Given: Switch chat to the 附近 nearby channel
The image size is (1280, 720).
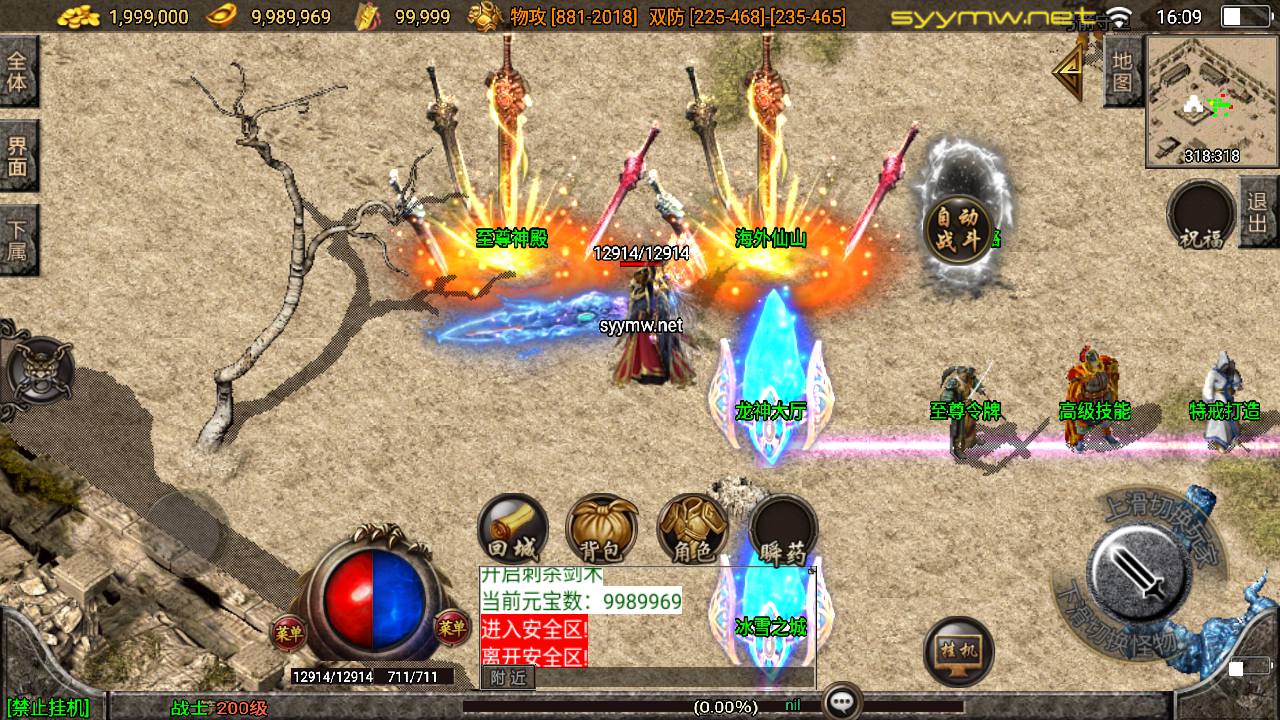Looking at the screenshot, I should pos(509,677).
